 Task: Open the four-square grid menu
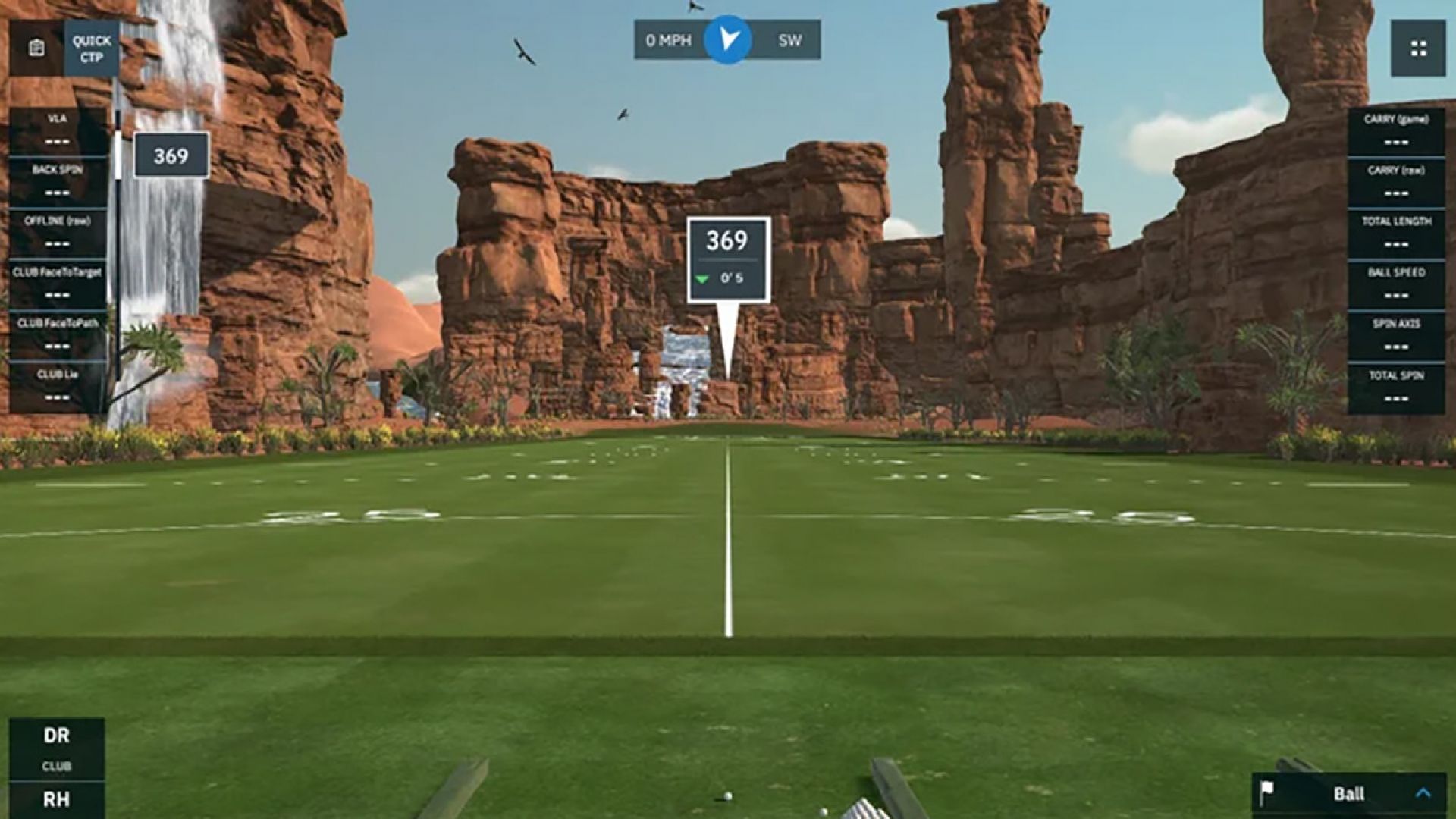(1418, 49)
